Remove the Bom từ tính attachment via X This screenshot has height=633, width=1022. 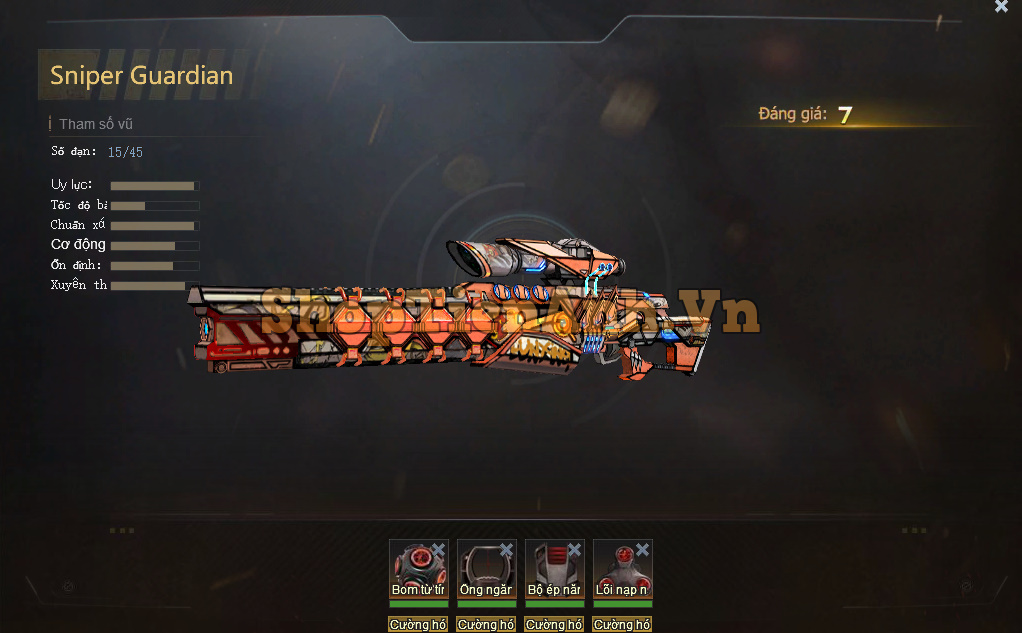point(438,550)
